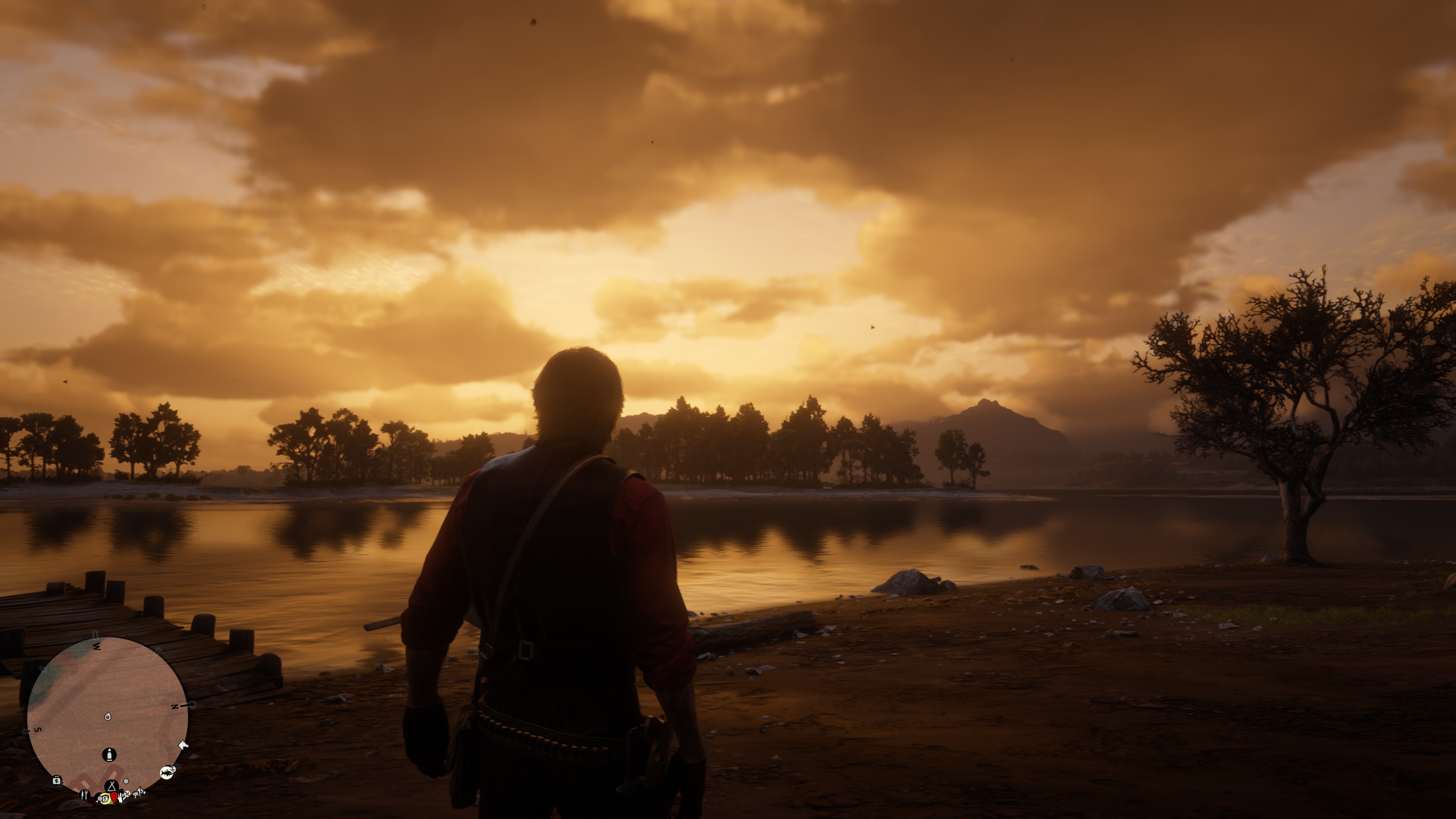The width and height of the screenshot is (1456, 819).
Task: Open the circular minimap
Action: [x=107, y=716]
